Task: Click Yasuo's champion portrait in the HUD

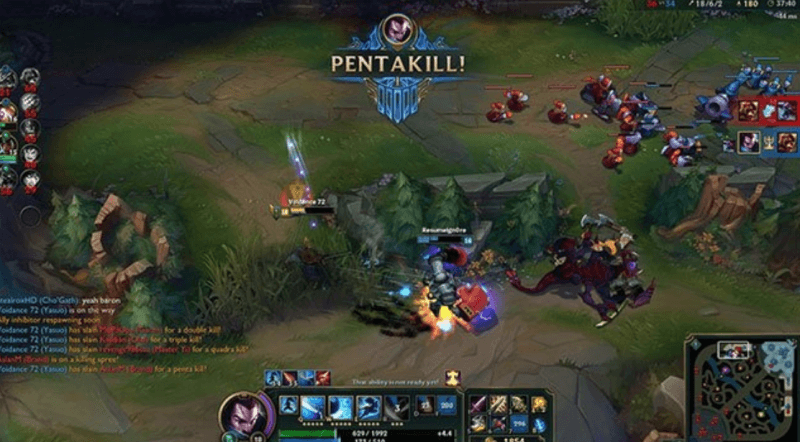Action: 243,413
